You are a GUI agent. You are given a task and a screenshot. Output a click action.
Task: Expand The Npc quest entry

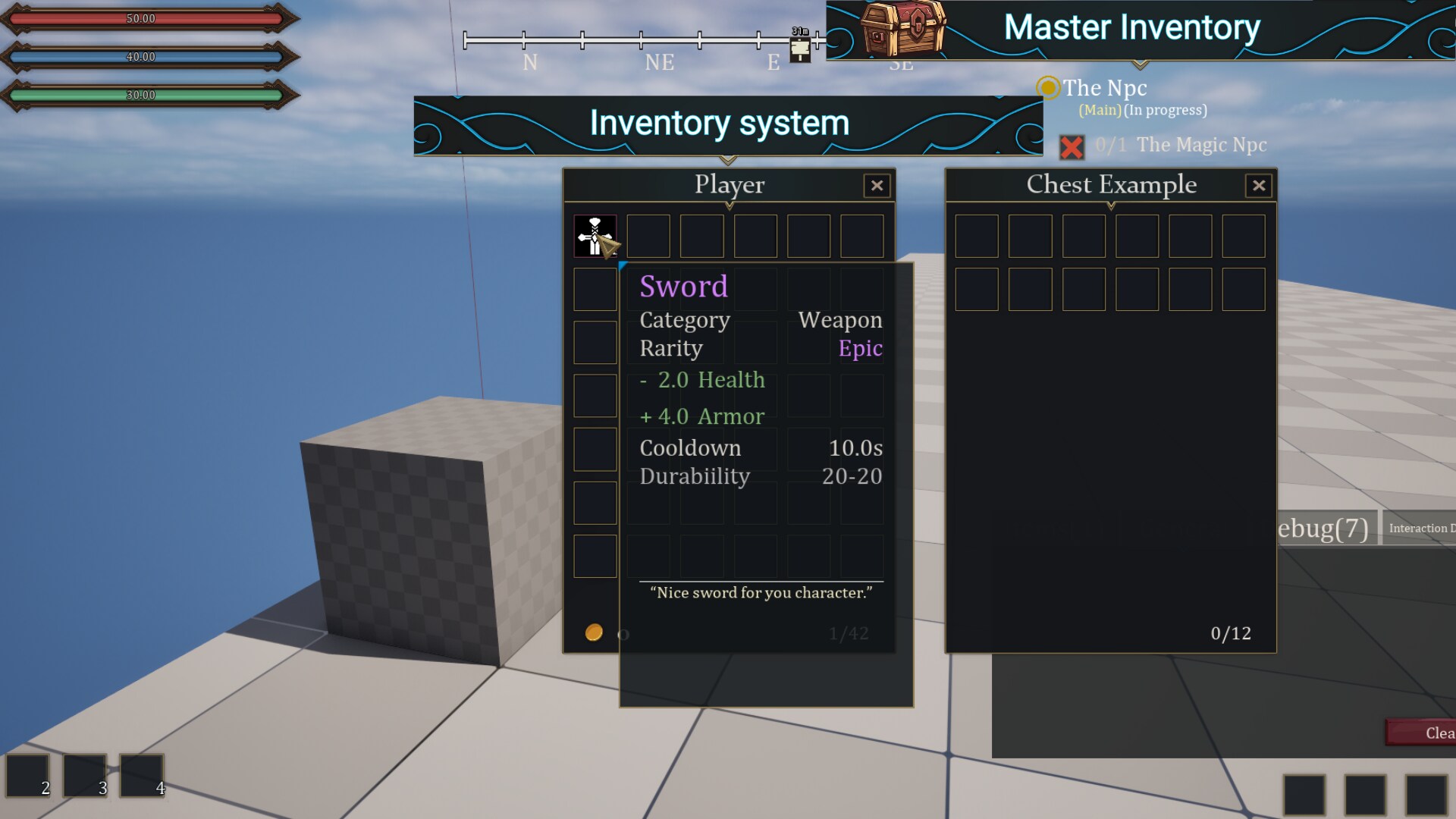pos(1104,88)
